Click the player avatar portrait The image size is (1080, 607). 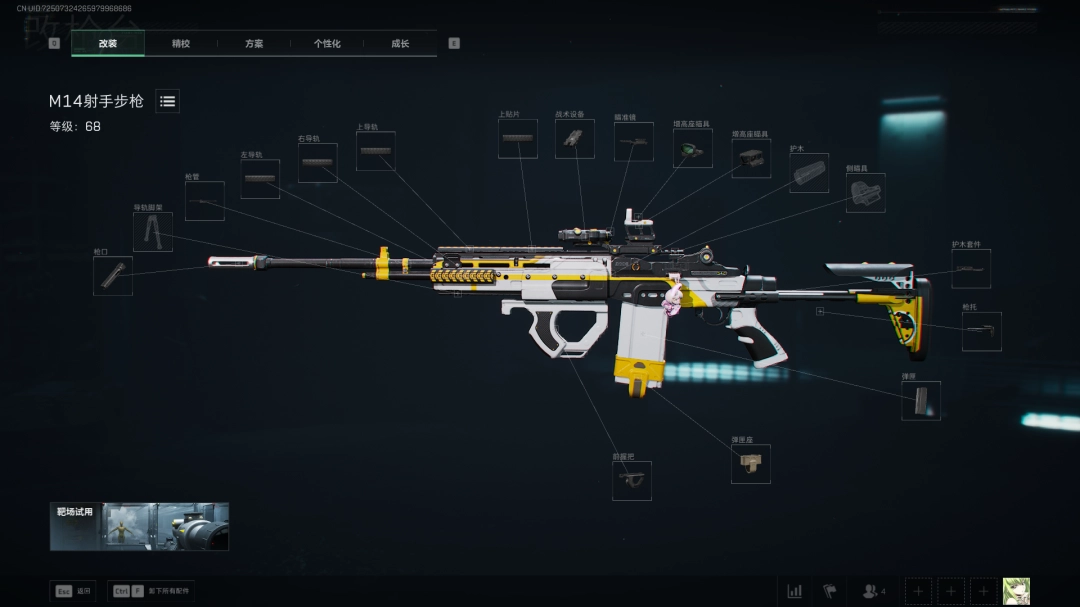point(1016,591)
